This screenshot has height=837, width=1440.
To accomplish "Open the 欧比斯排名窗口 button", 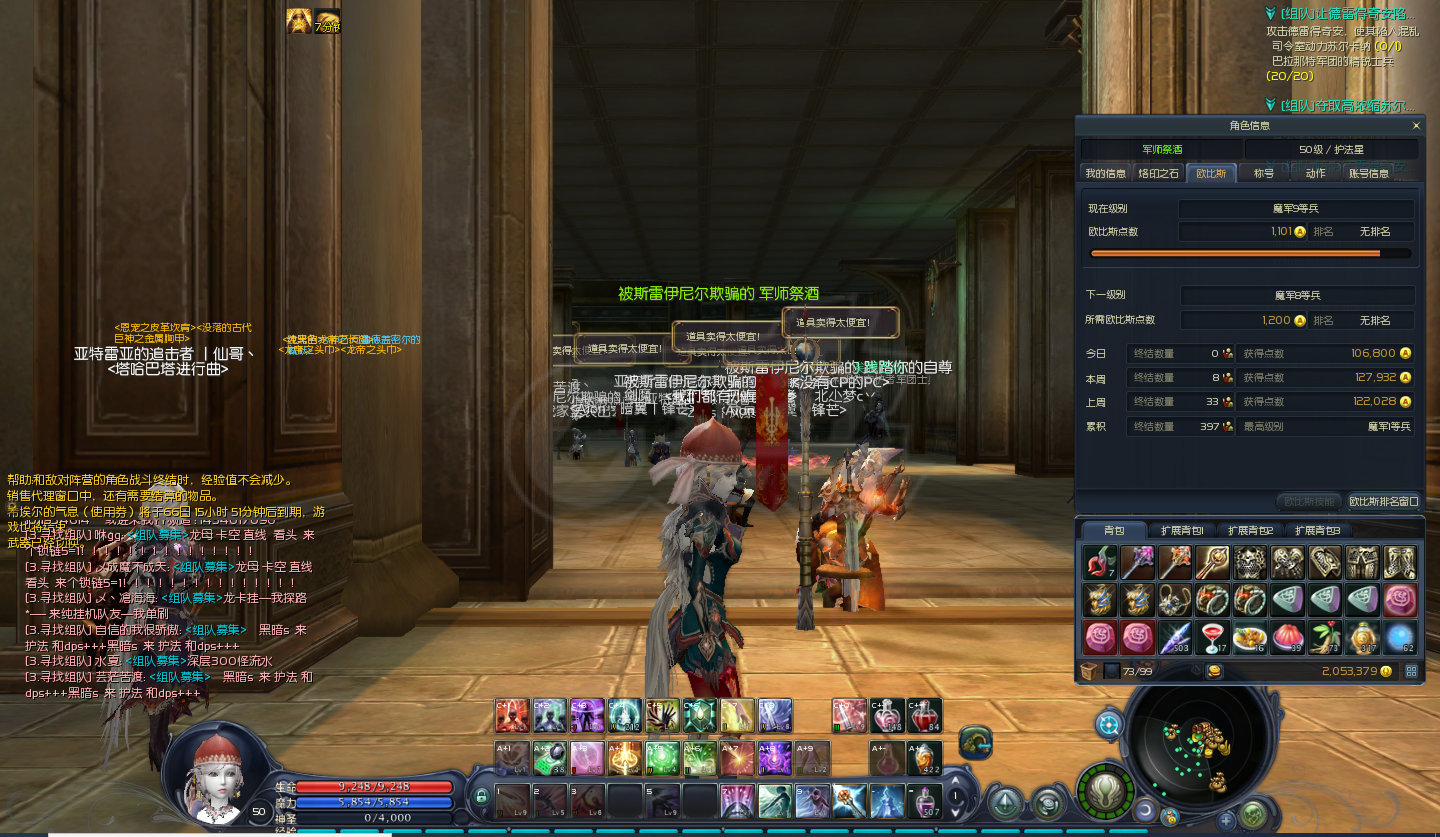I will point(1383,501).
